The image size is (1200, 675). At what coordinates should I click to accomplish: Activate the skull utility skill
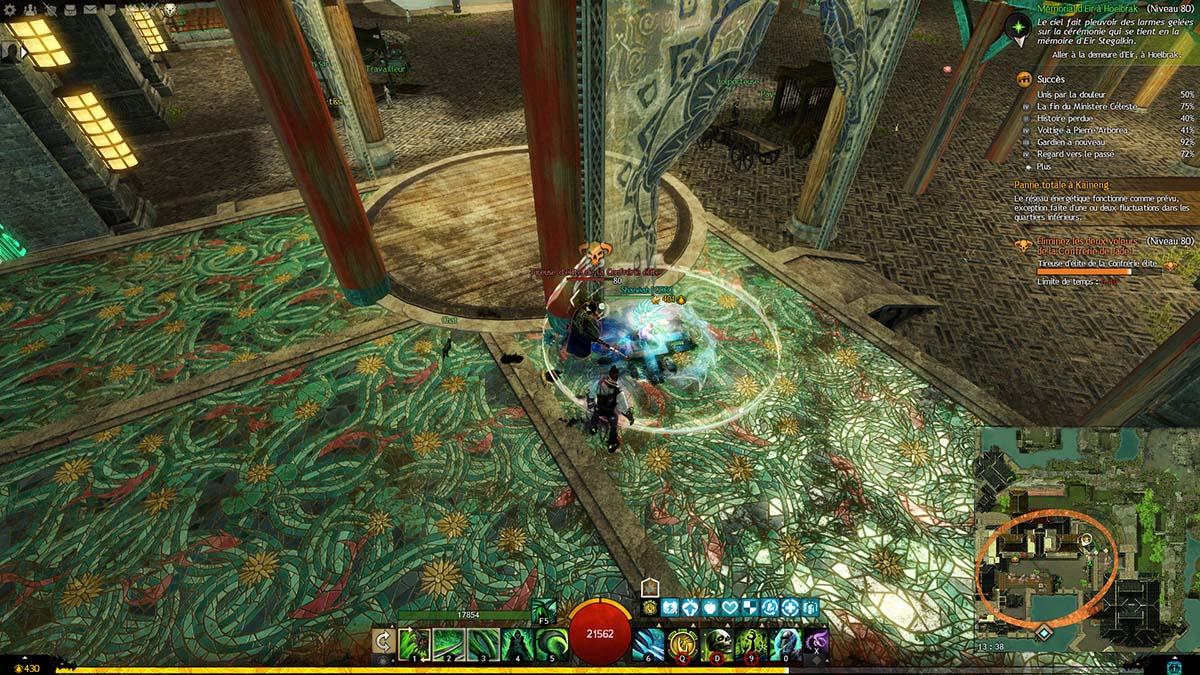click(x=718, y=642)
